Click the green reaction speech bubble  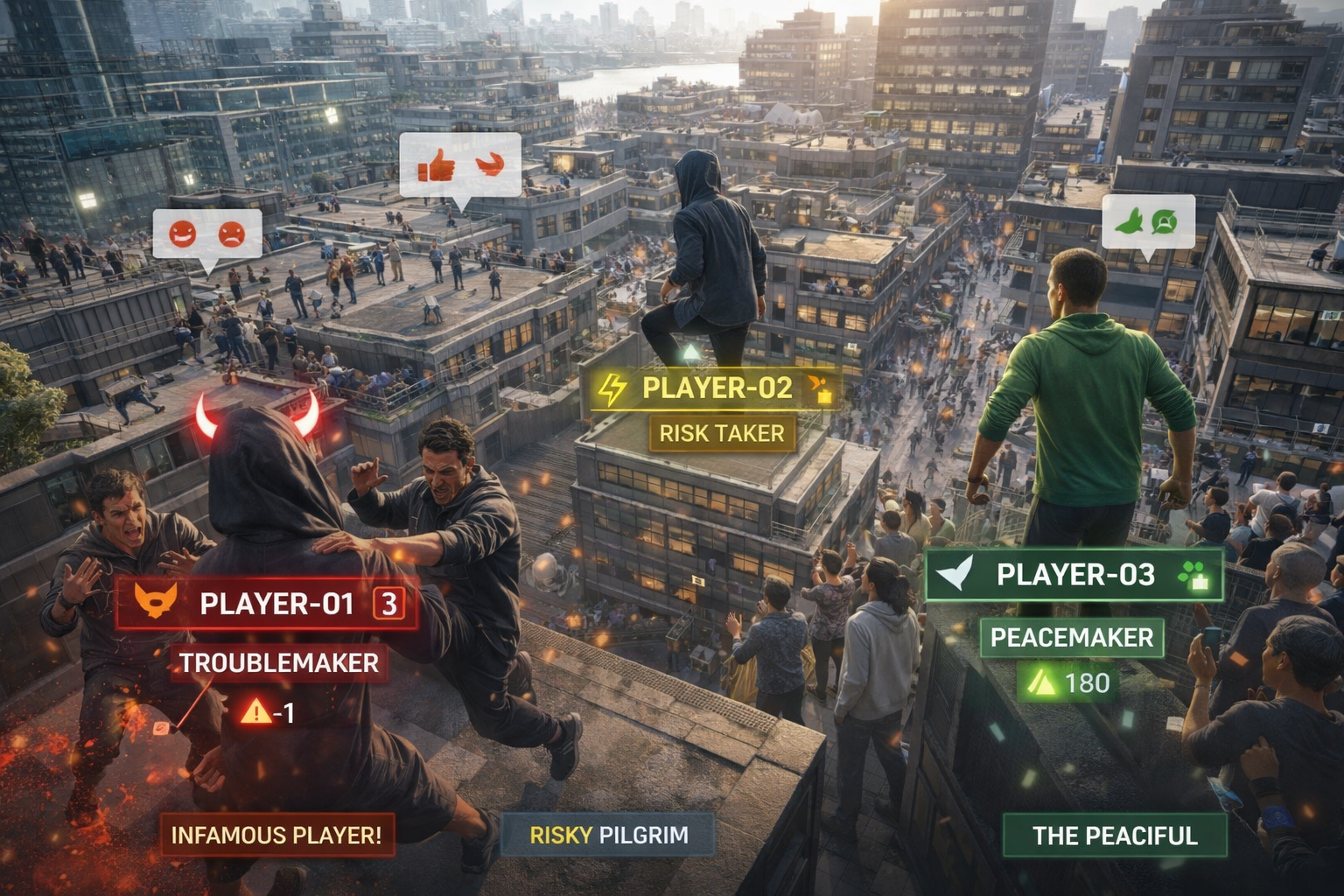coord(1148,222)
